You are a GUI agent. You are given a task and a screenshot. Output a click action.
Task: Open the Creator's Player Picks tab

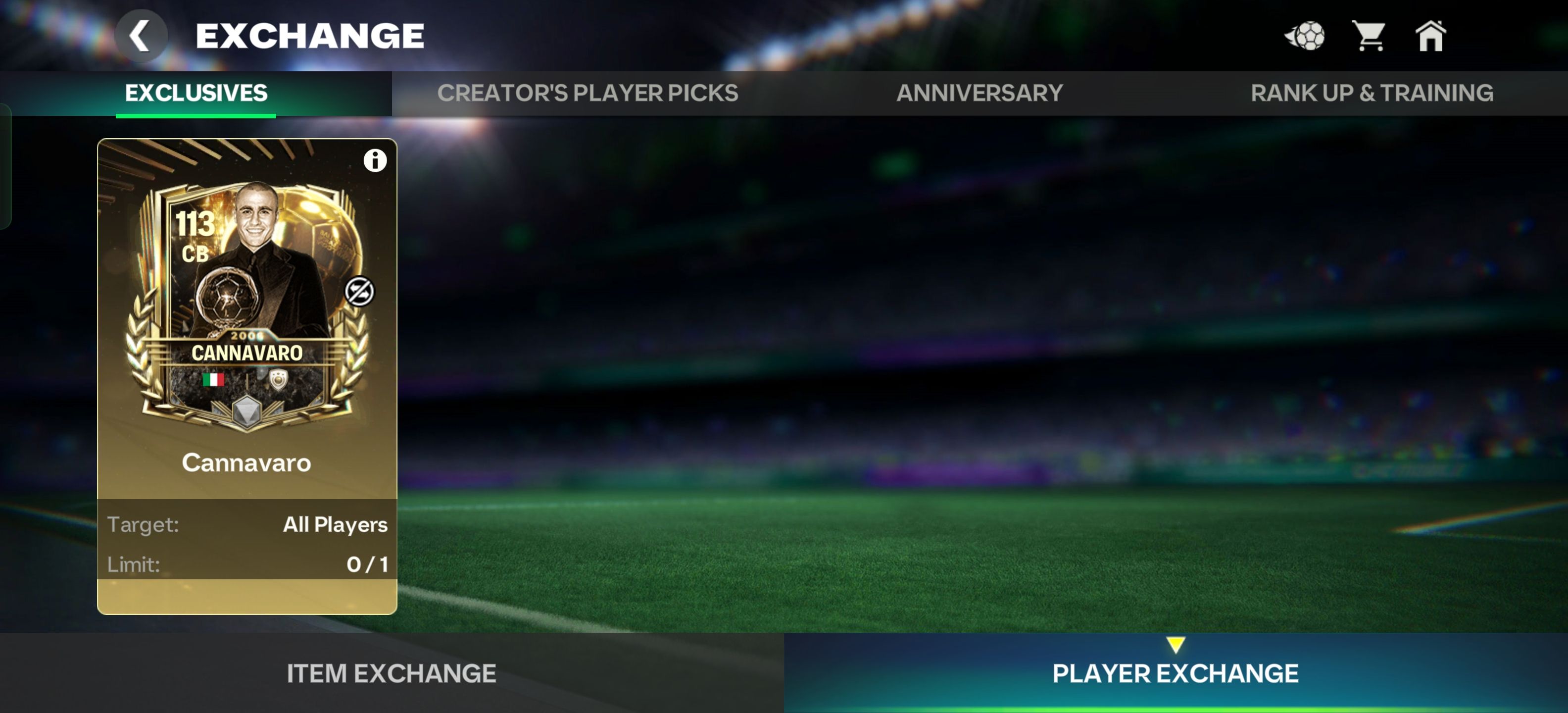coord(588,93)
